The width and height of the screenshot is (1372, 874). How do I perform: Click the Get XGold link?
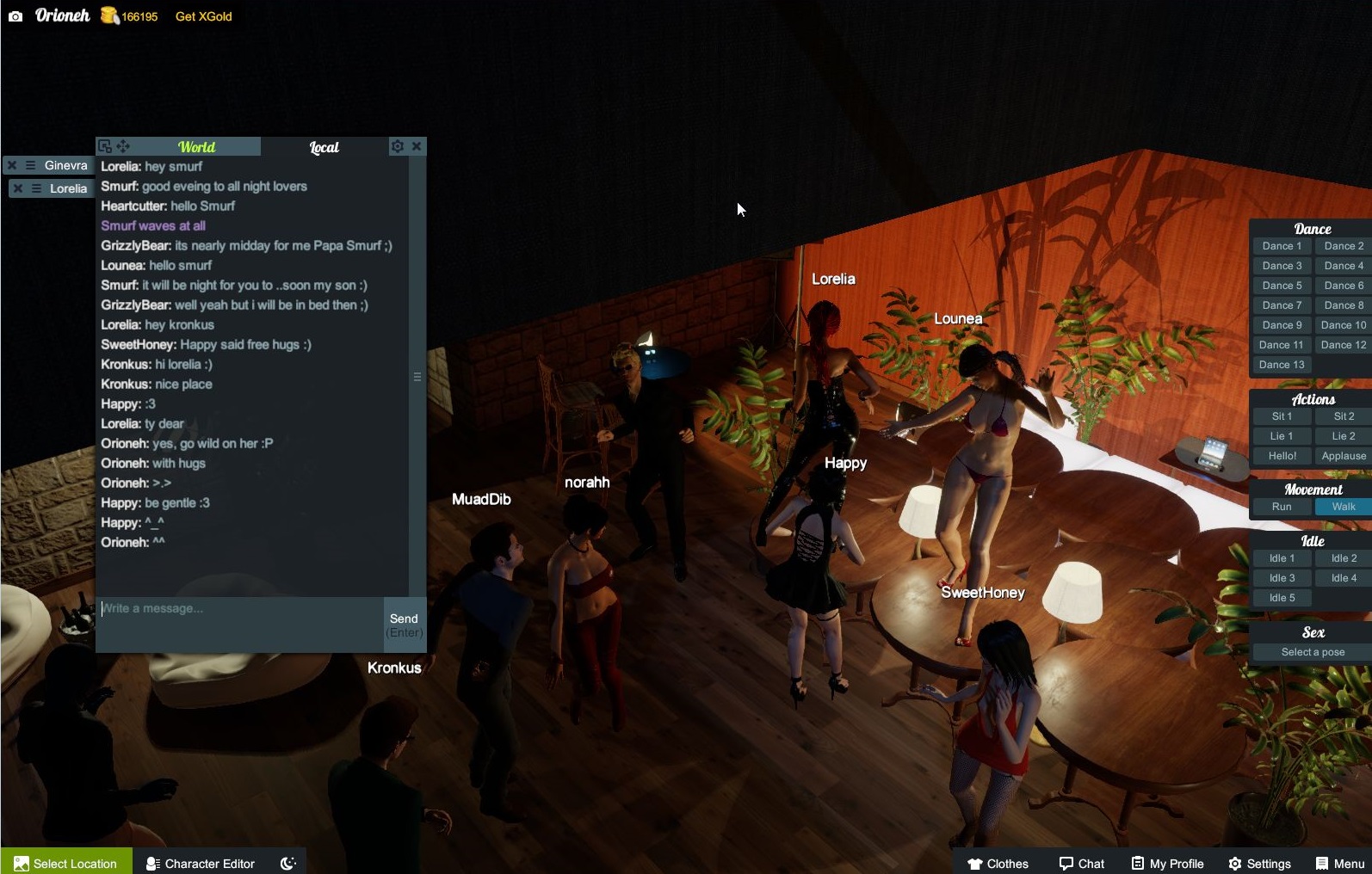tap(202, 15)
